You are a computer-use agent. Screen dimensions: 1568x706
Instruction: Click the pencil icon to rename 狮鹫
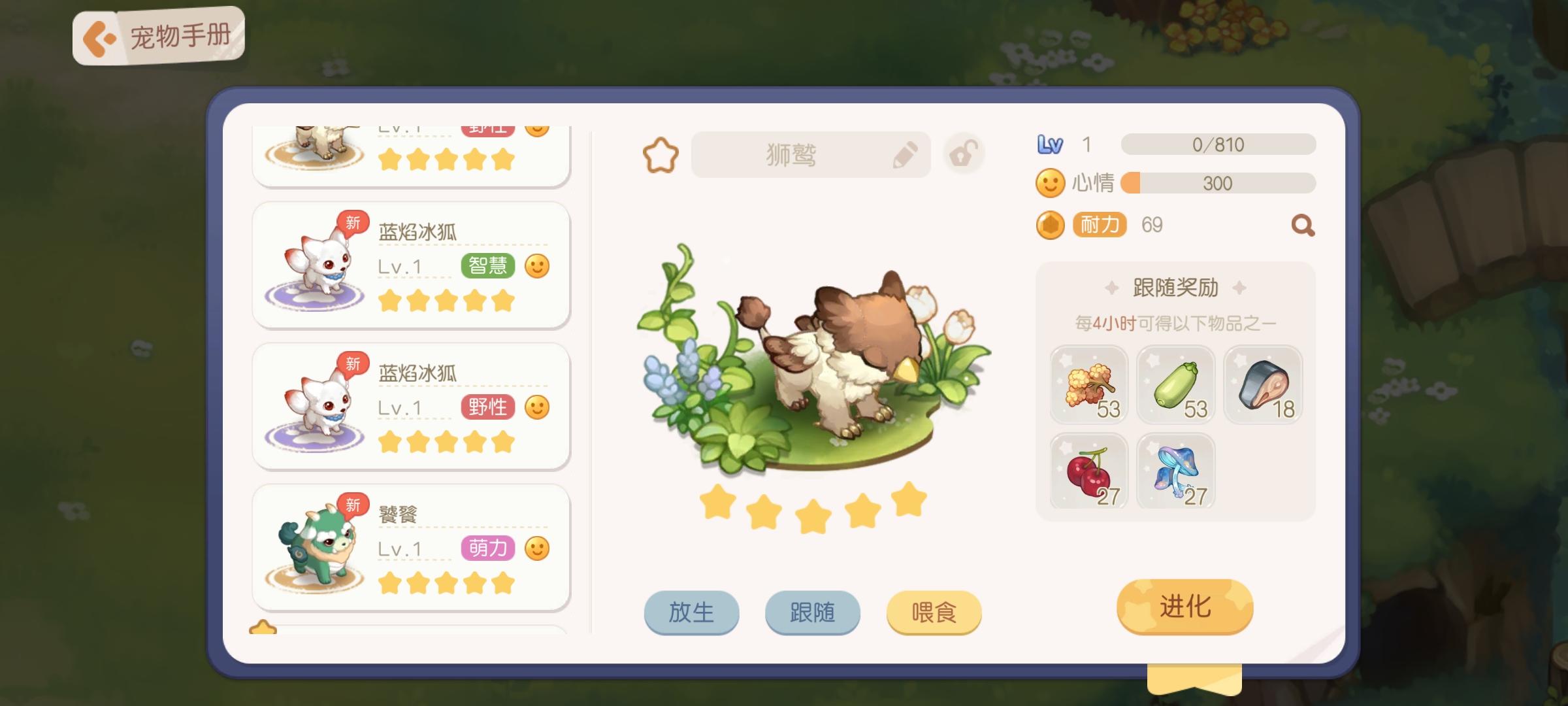pos(907,154)
